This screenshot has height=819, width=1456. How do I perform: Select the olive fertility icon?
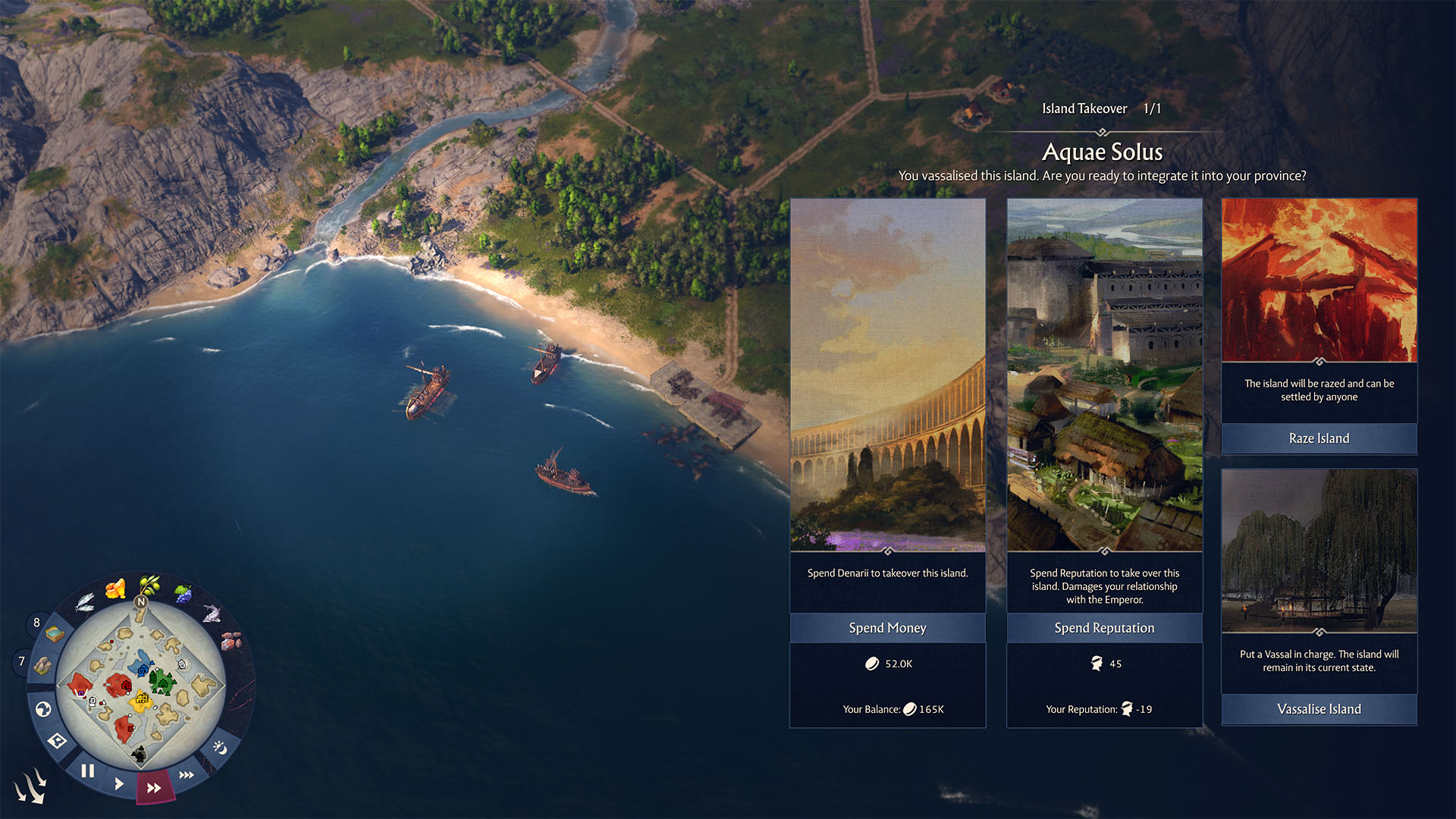click(x=149, y=584)
